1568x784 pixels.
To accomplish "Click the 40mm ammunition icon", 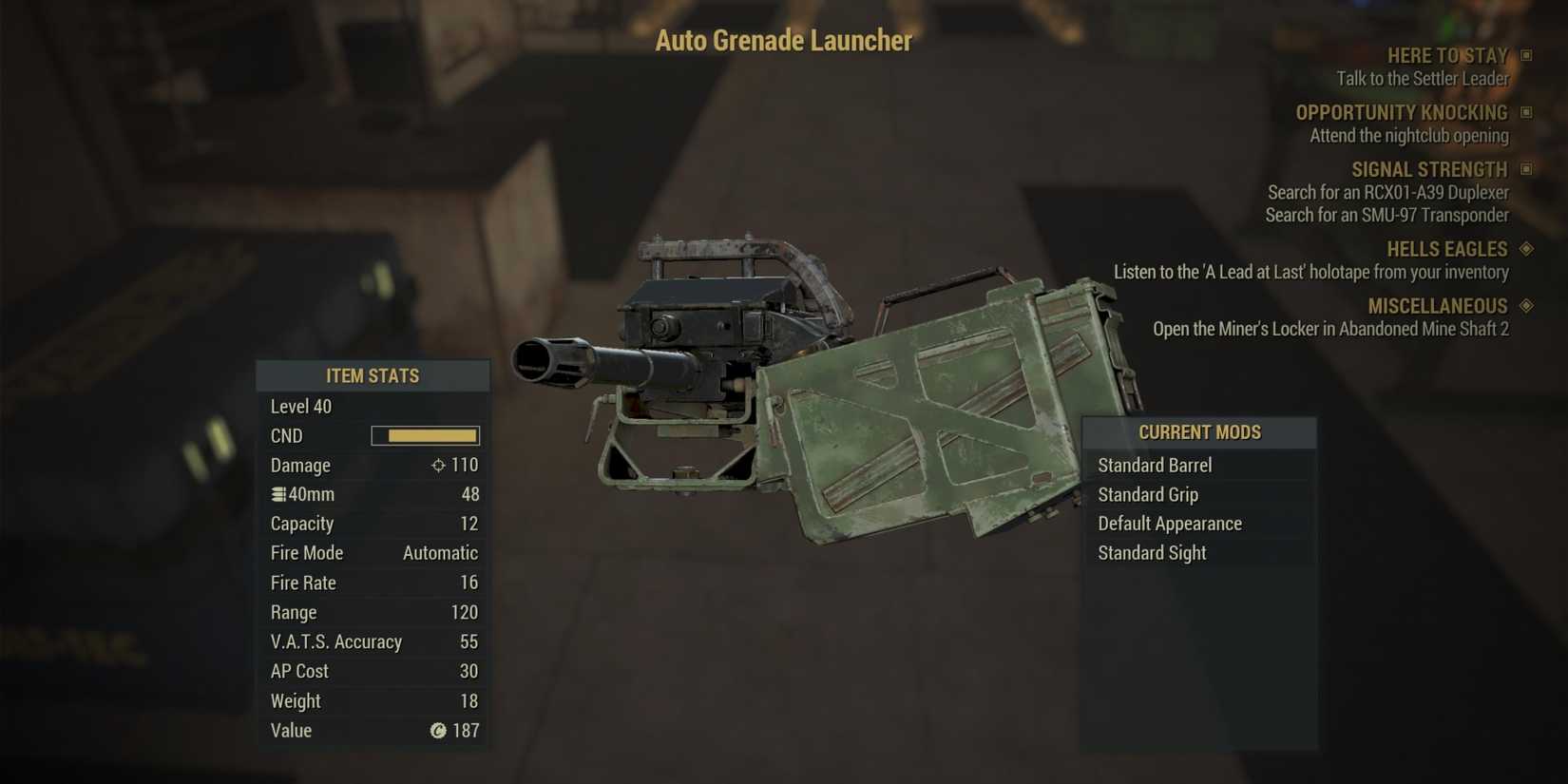I will [277, 494].
